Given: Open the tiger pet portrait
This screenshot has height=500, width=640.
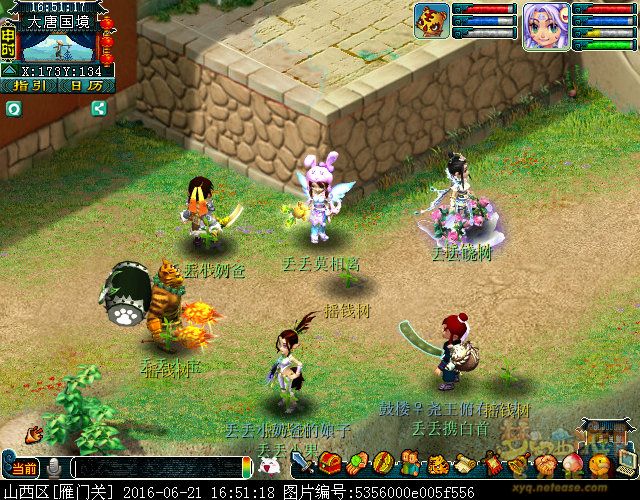Looking at the screenshot, I should 431,19.
